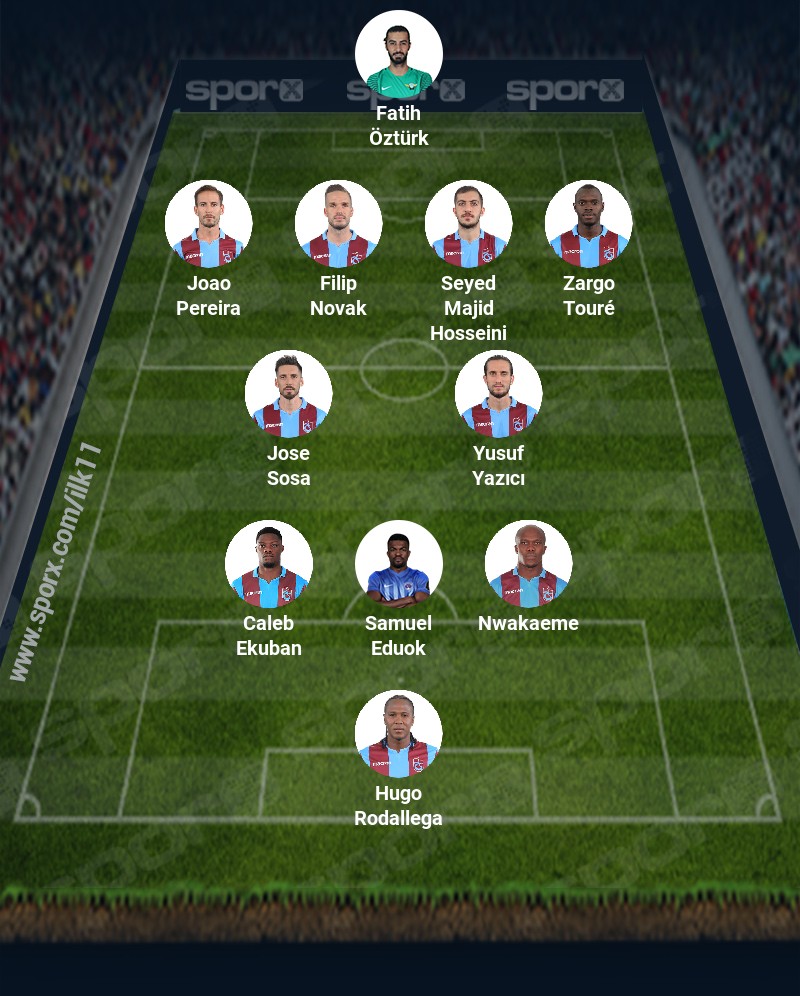800x996 pixels.
Task: Pick Seyed Majid Hosseini's portrait
Action: (468, 224)
